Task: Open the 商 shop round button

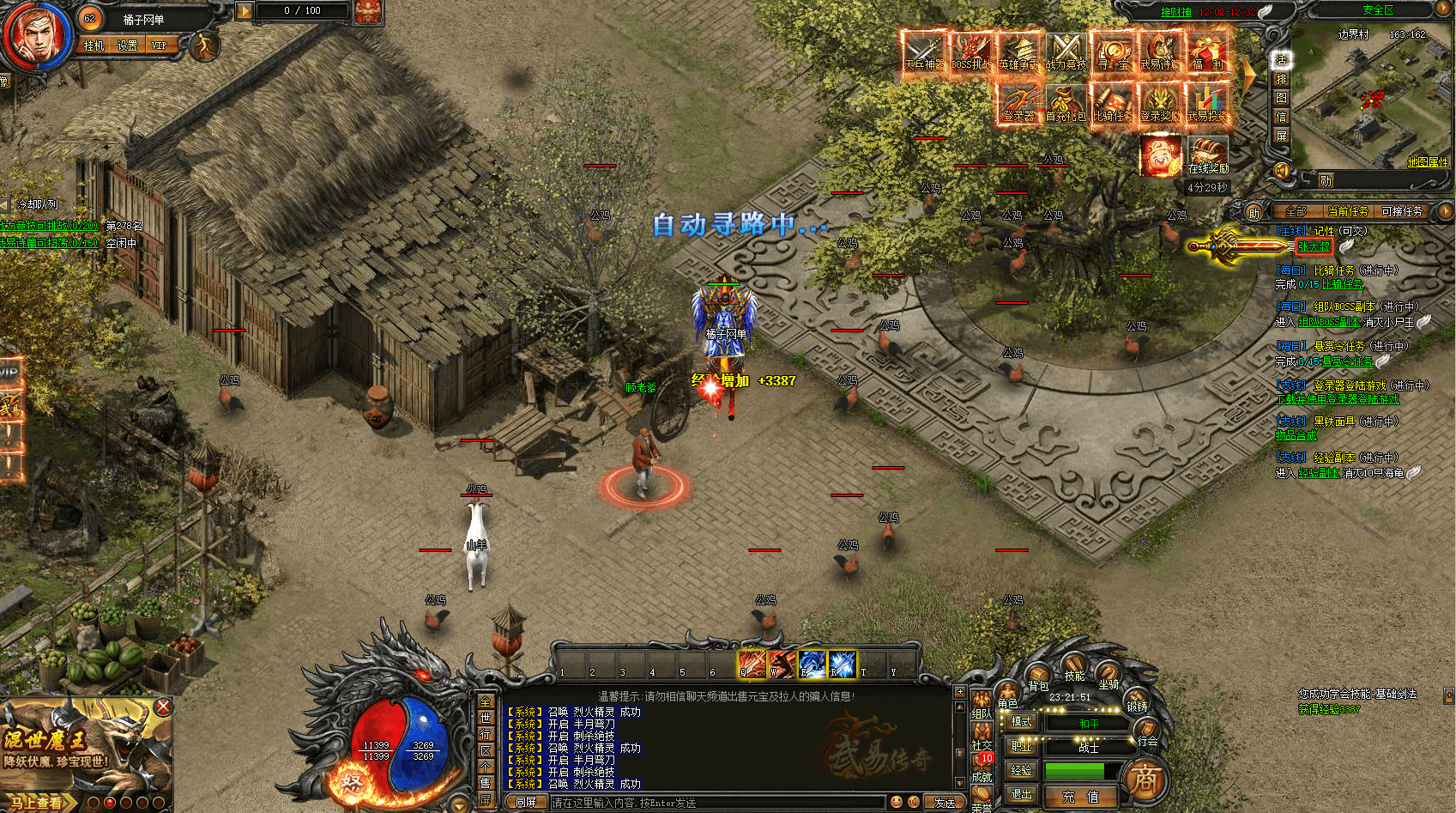Action: (x=1145, y=780)
